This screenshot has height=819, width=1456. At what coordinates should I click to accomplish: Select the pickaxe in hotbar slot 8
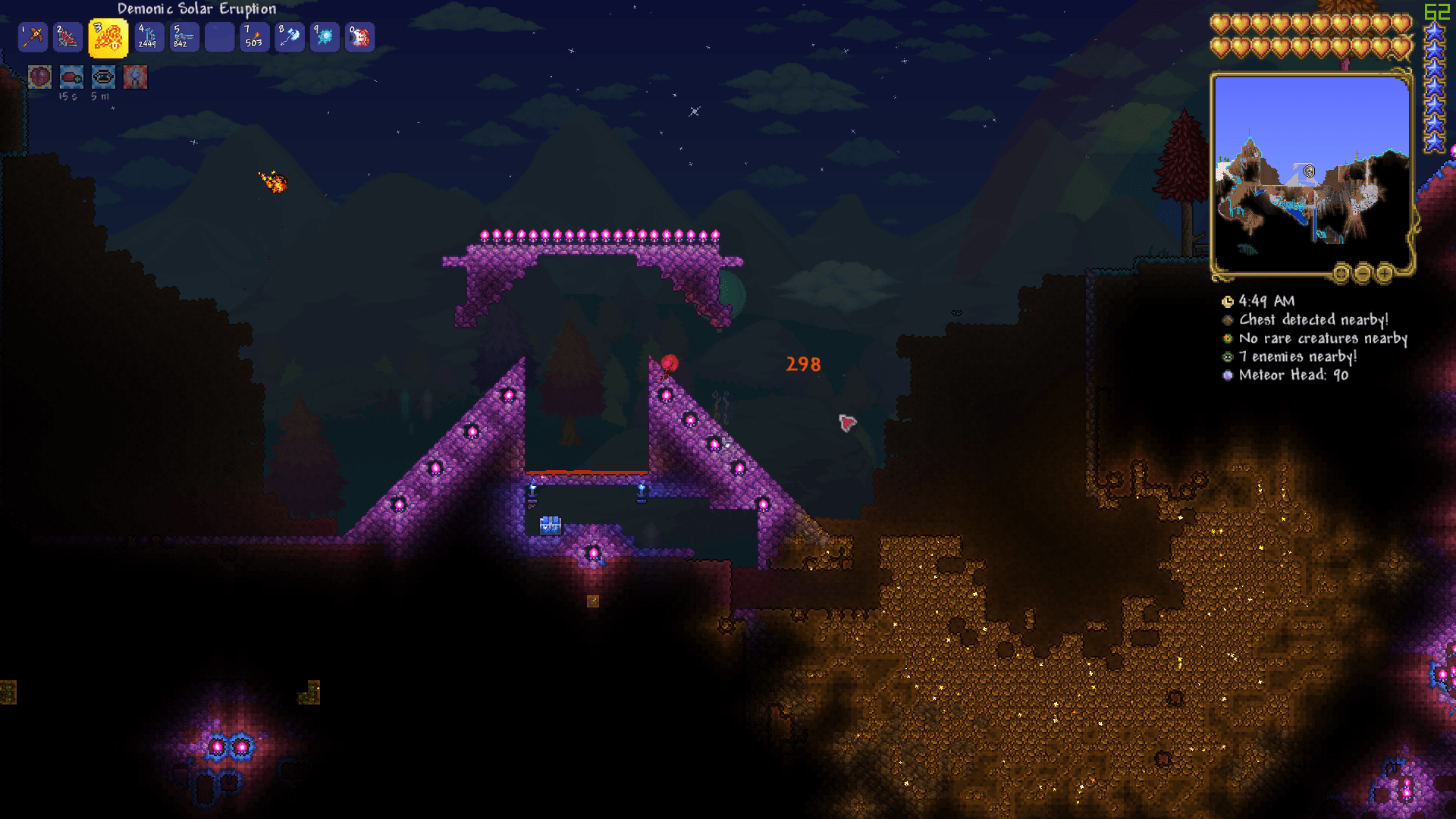click(289, 36)
